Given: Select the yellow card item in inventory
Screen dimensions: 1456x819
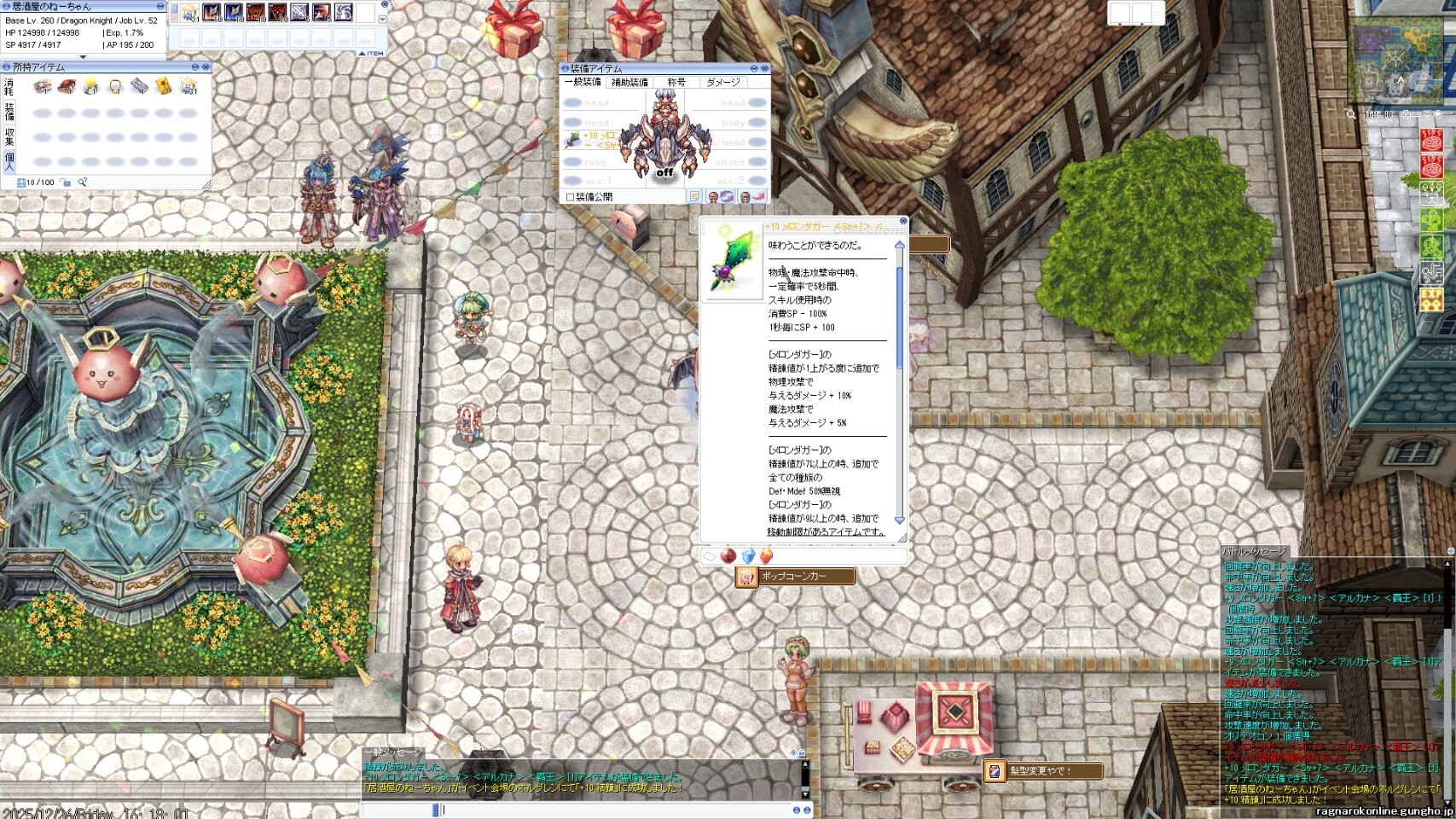Looking at the screenshot, I should pos(163,87).
